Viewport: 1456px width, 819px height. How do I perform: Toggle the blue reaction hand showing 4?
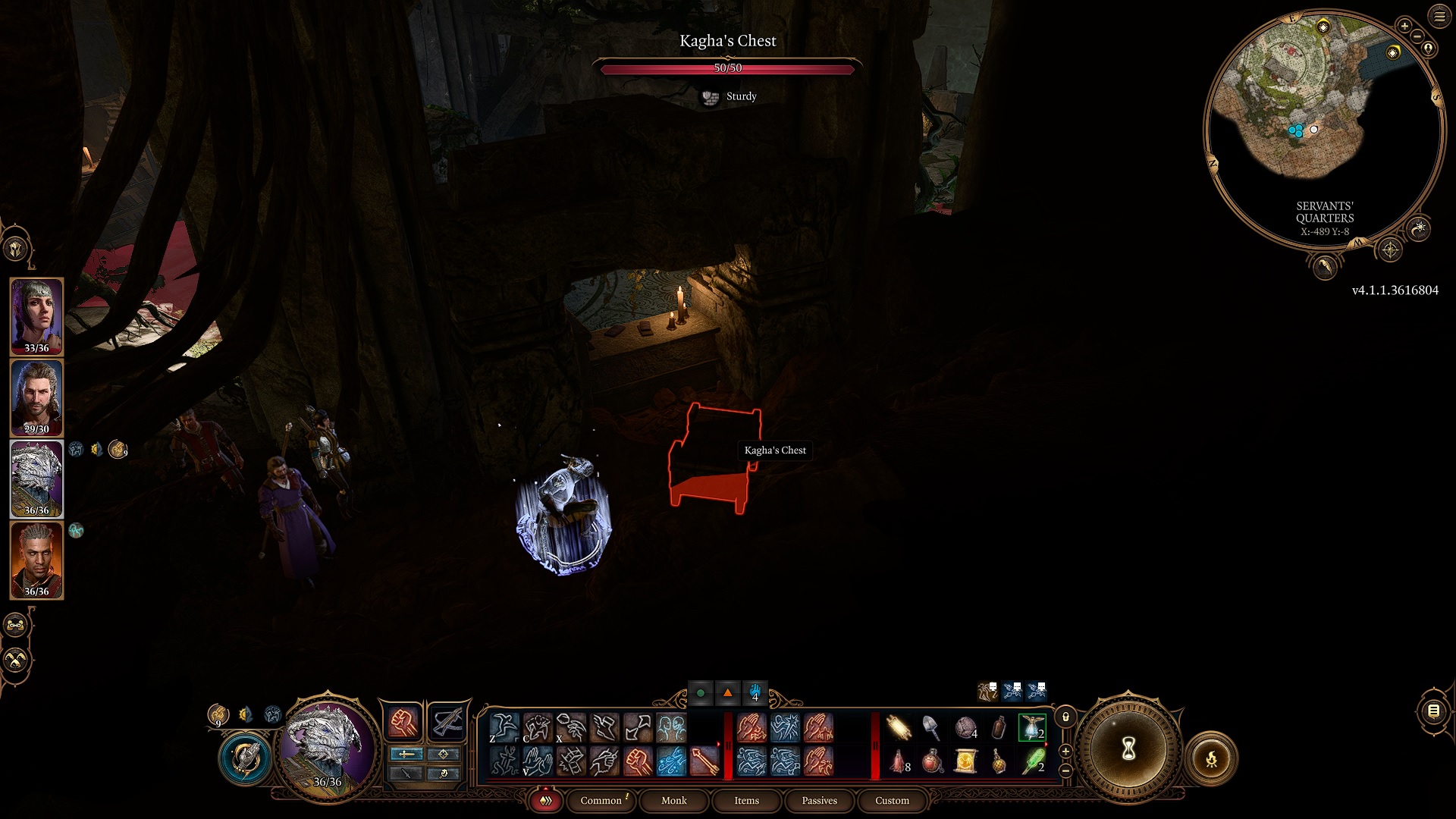(x=755, y=692)
